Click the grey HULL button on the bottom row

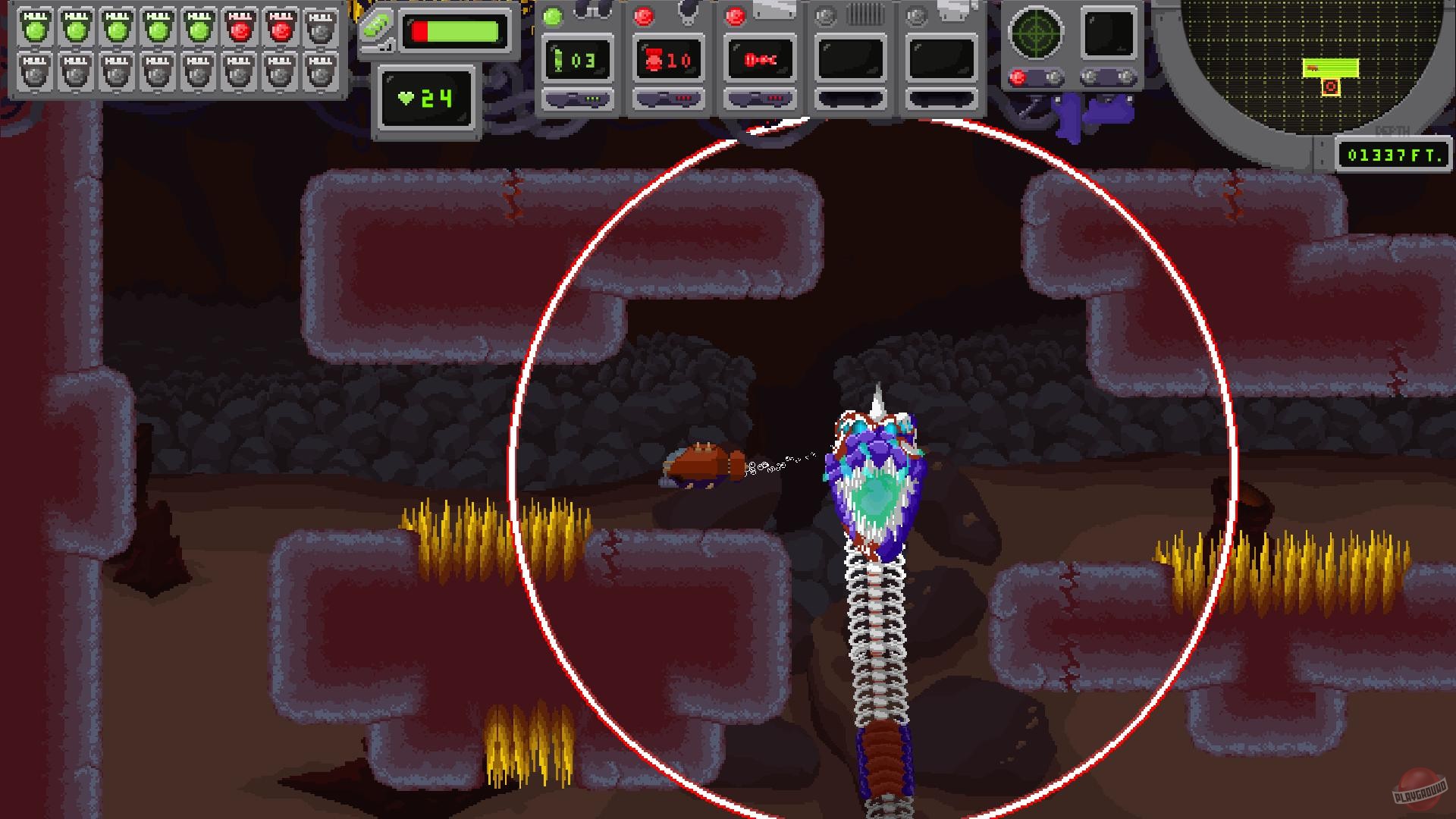[x=36, y=74]
